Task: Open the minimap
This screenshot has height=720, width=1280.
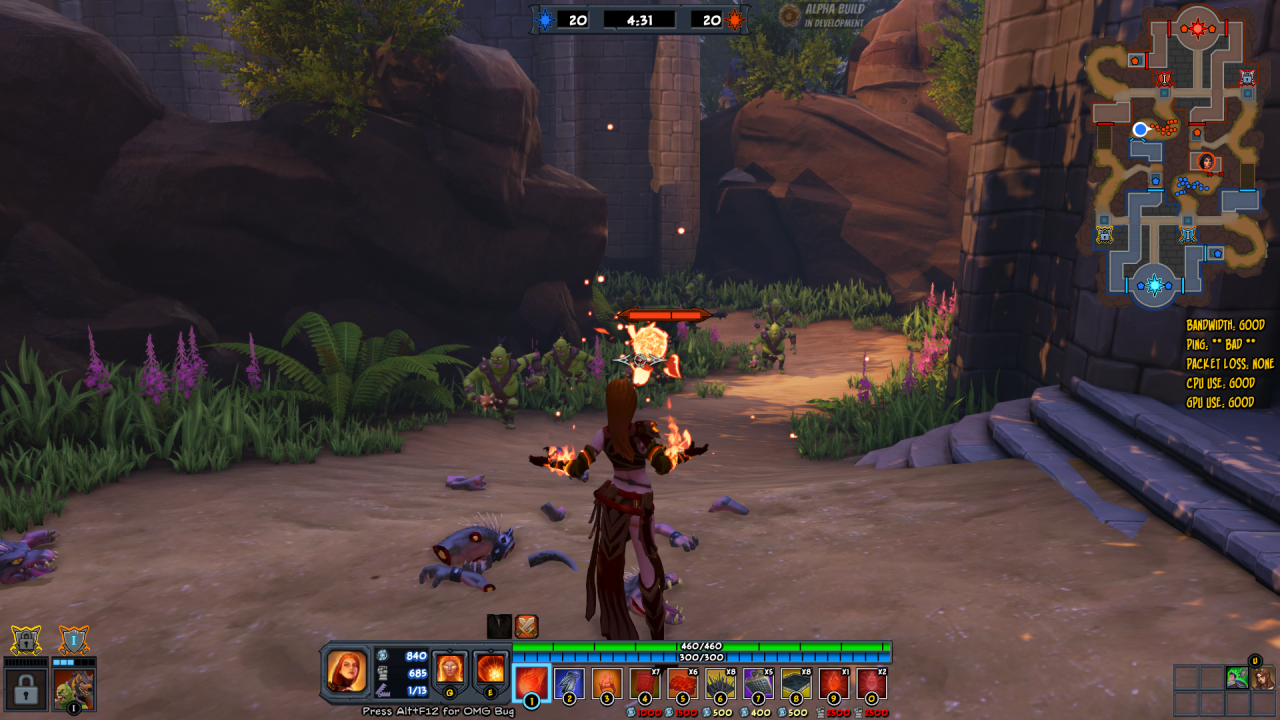Action: [x=1176, y=155]
